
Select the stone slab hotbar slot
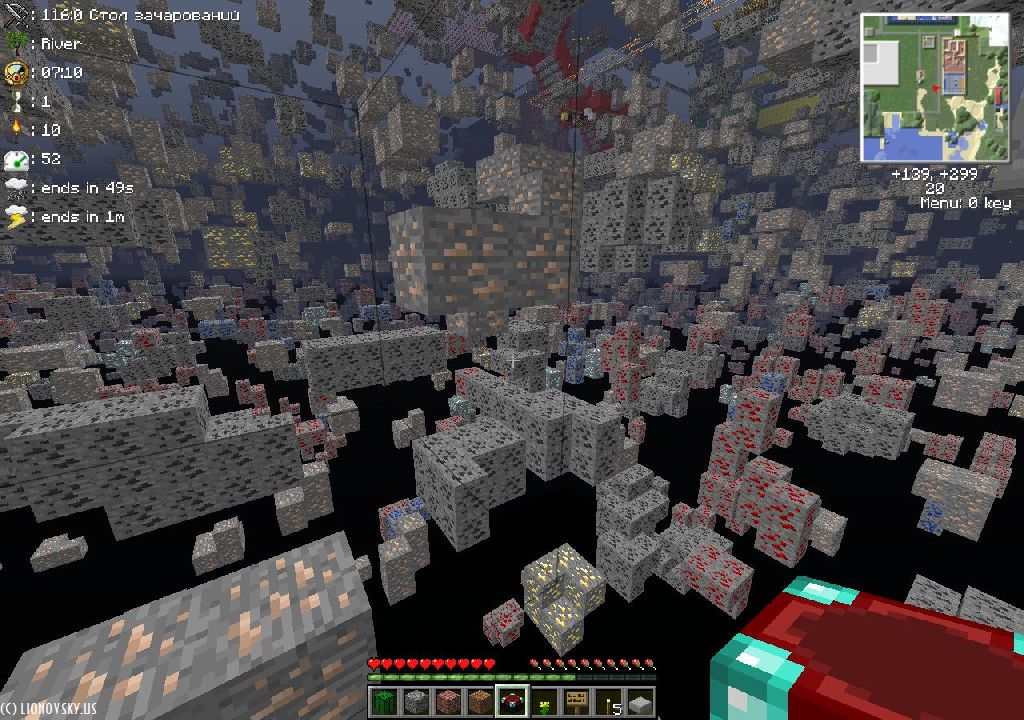pos(640,702)
